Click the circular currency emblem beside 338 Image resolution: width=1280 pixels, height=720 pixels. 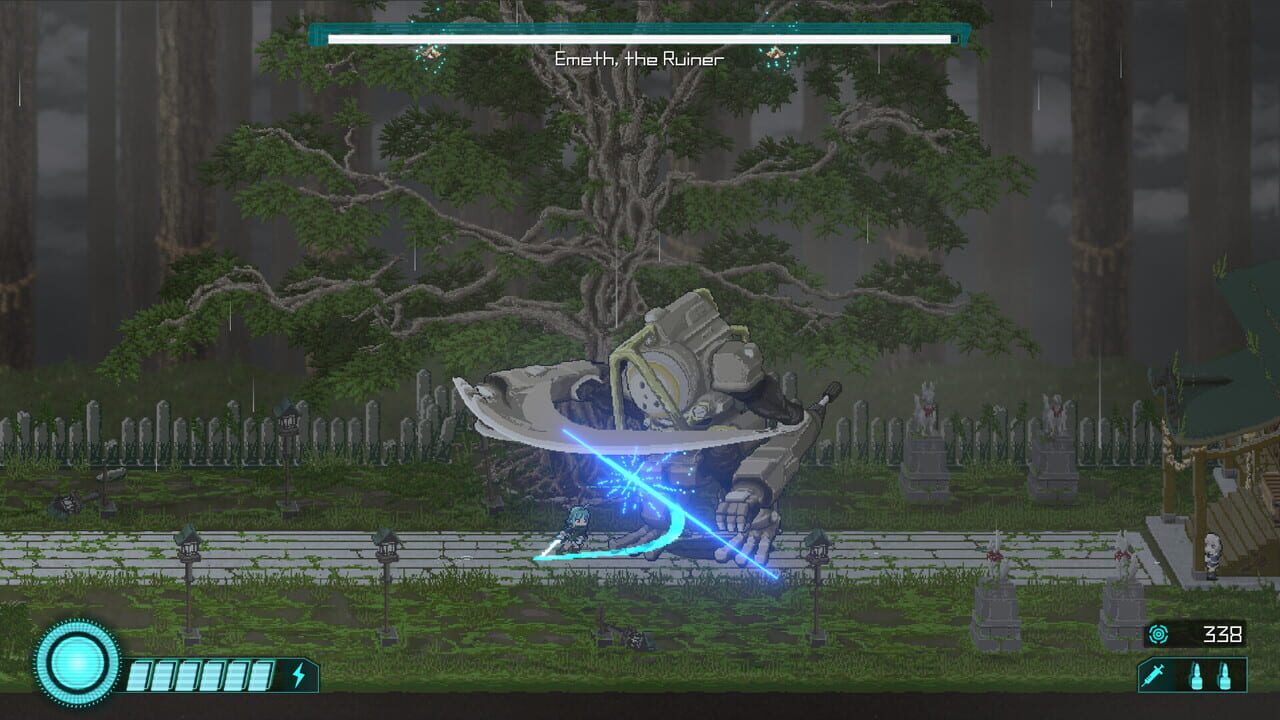click(x=1159, y=634)
